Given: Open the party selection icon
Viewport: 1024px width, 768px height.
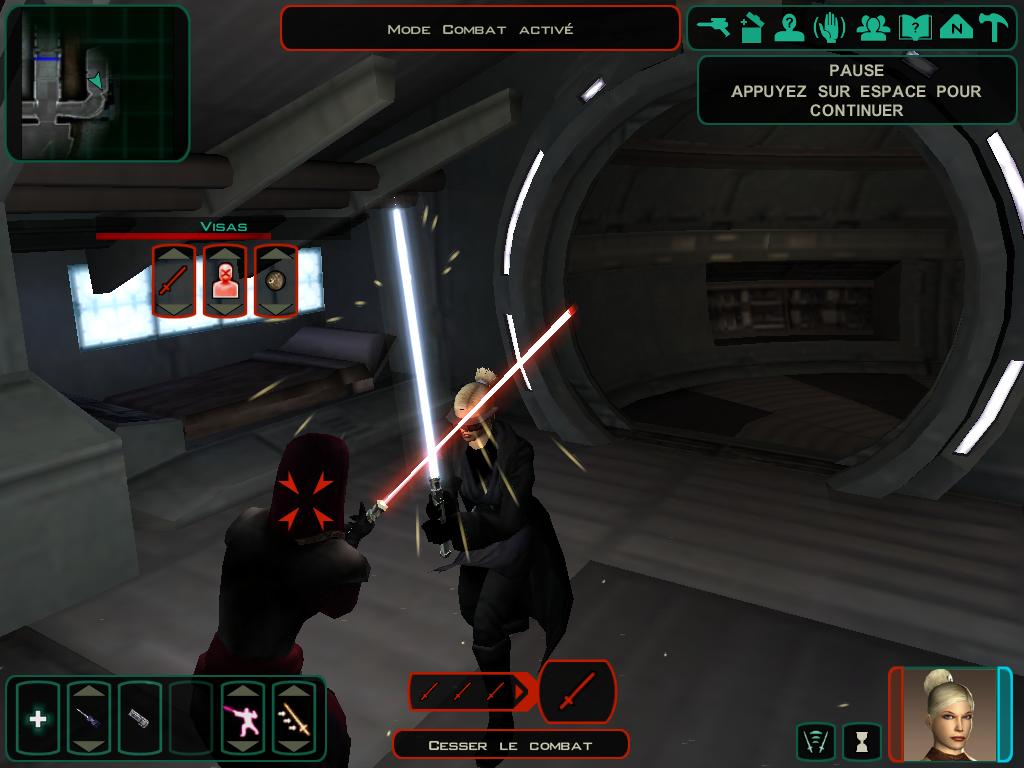Looking at the screenshot, I should coord(873,28).
